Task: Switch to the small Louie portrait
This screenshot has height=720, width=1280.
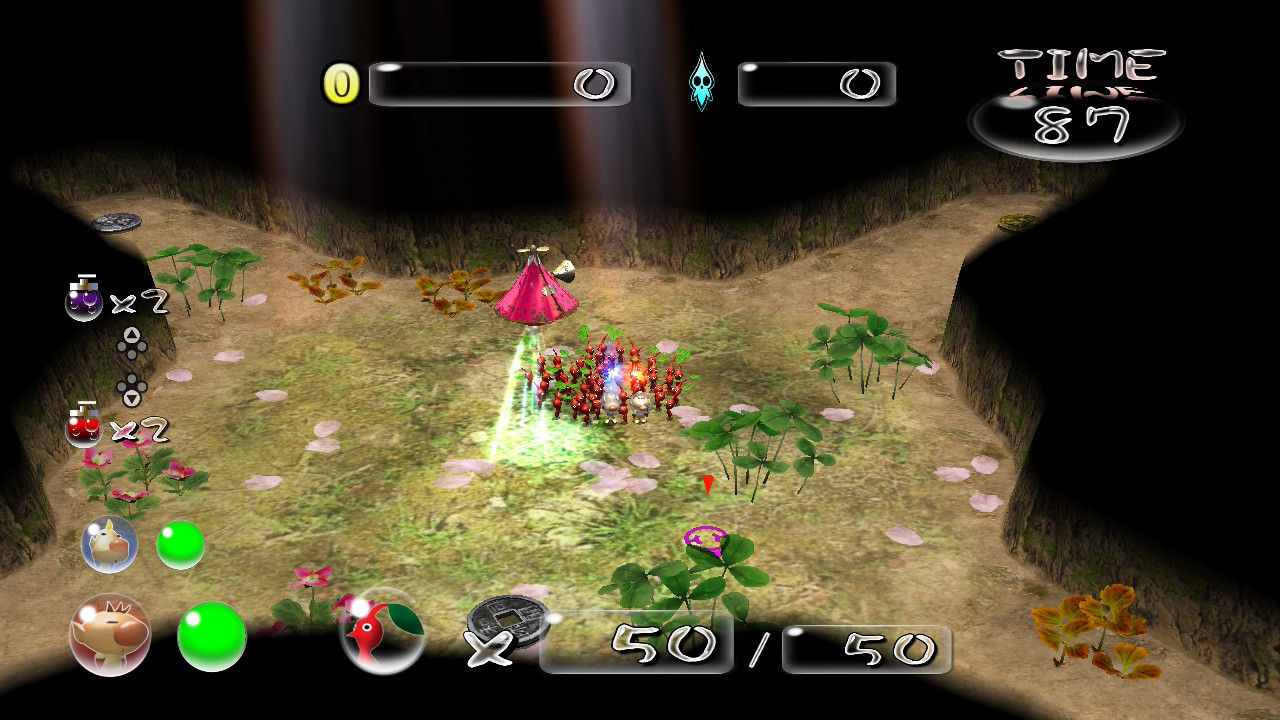Action: pos(109,545)
